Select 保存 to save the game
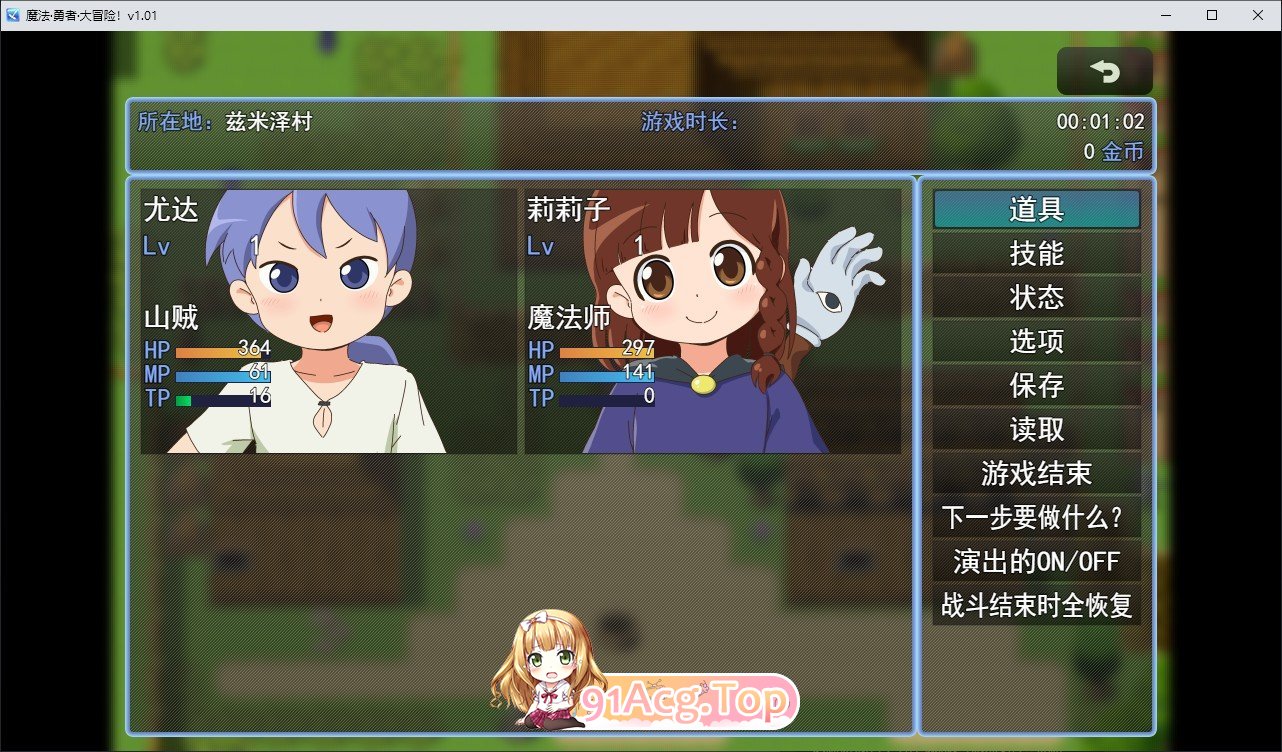 coord(1036,385)
